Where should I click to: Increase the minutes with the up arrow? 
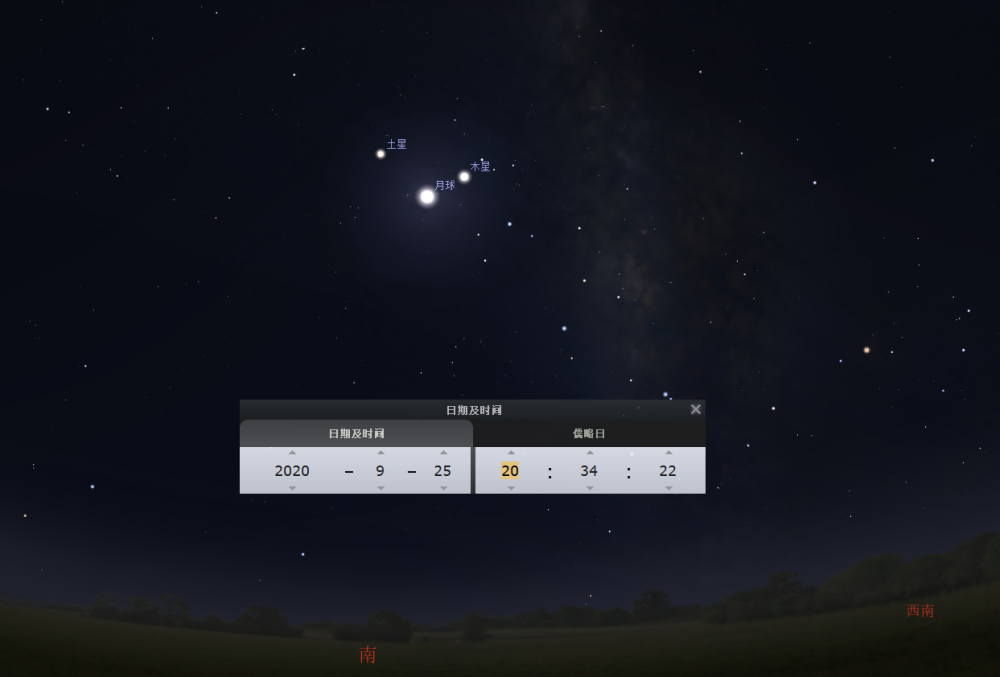tap(589, 452)
